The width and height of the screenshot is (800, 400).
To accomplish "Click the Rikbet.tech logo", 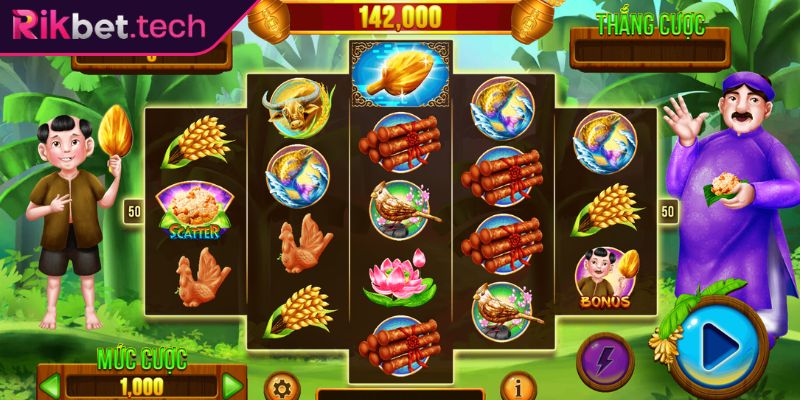I will tap(106, 26).
